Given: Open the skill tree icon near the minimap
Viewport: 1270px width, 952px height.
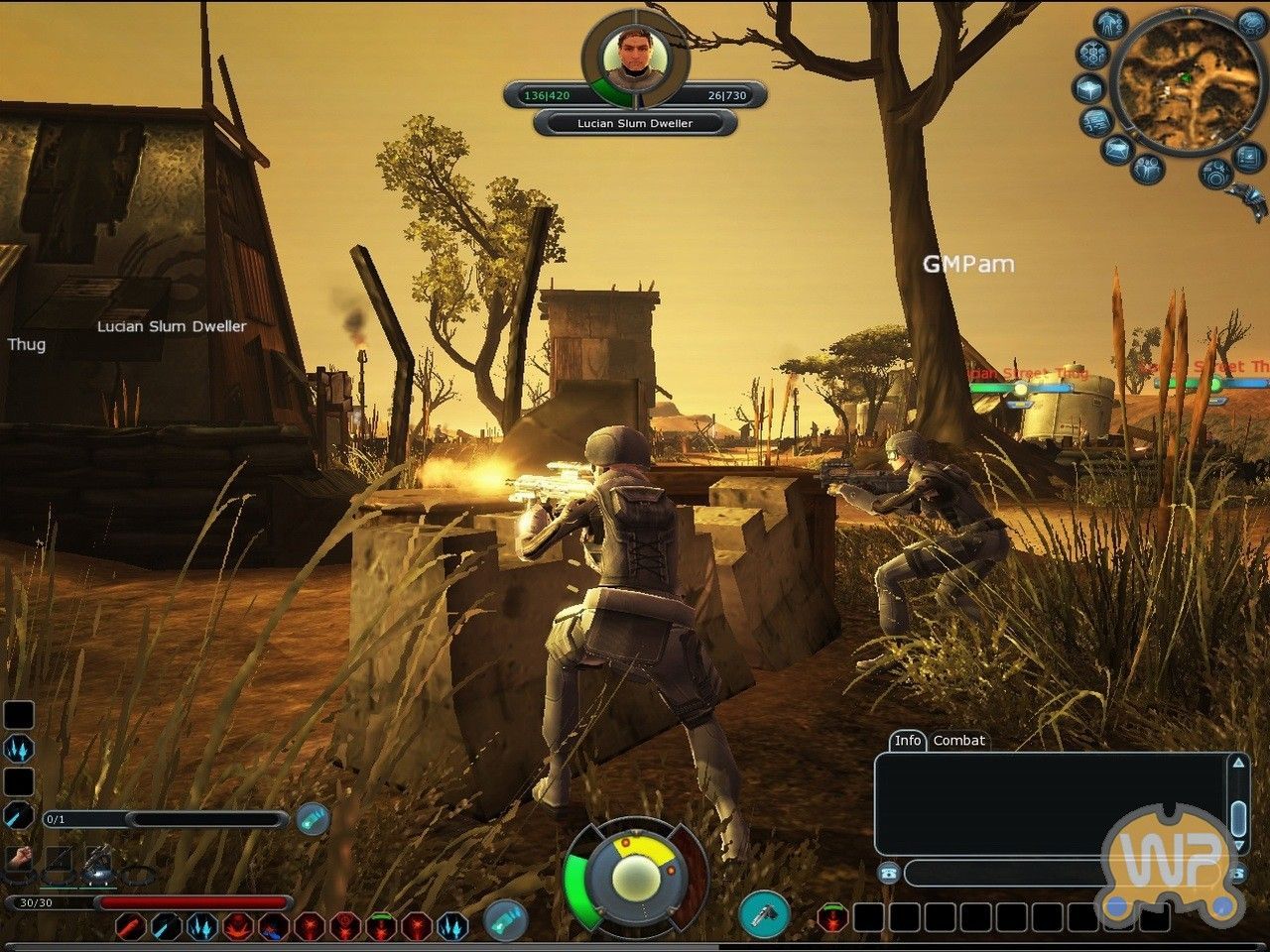Looking at the screenshot, I should click(x=1092, y=55).
